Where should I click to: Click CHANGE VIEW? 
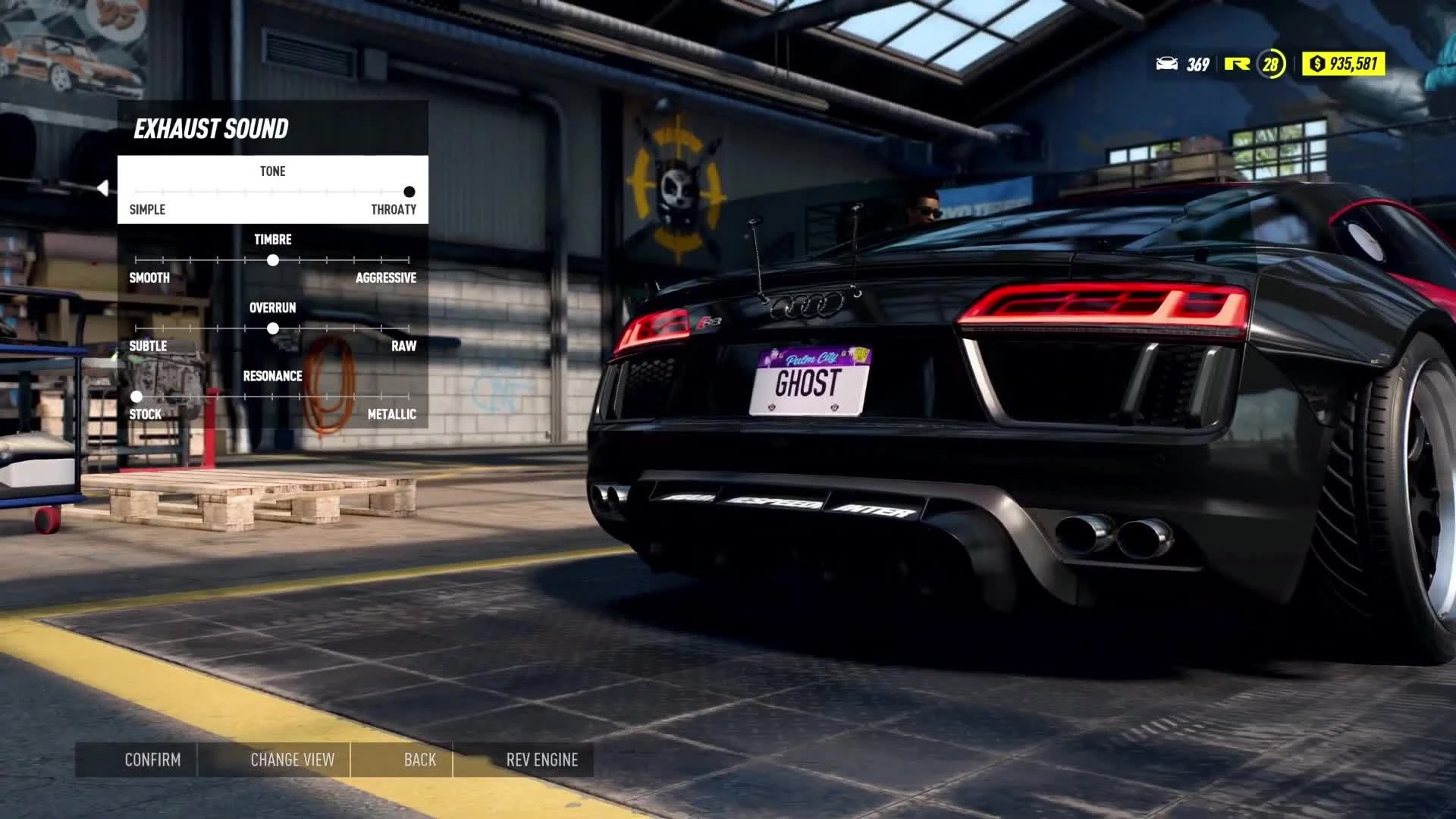[293, 759]
